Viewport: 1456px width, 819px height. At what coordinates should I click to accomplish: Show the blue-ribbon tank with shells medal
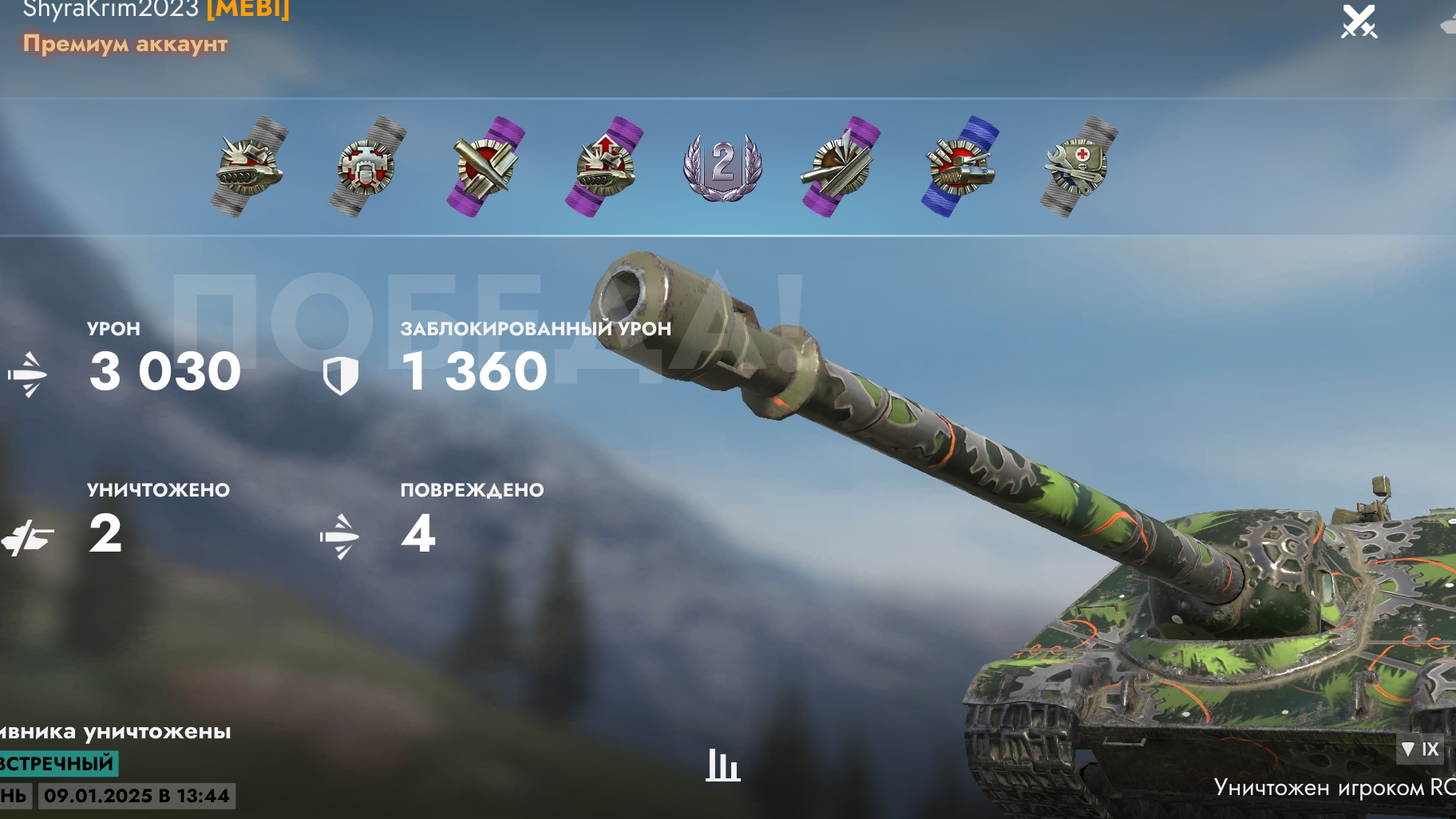(x=960, y=167)
